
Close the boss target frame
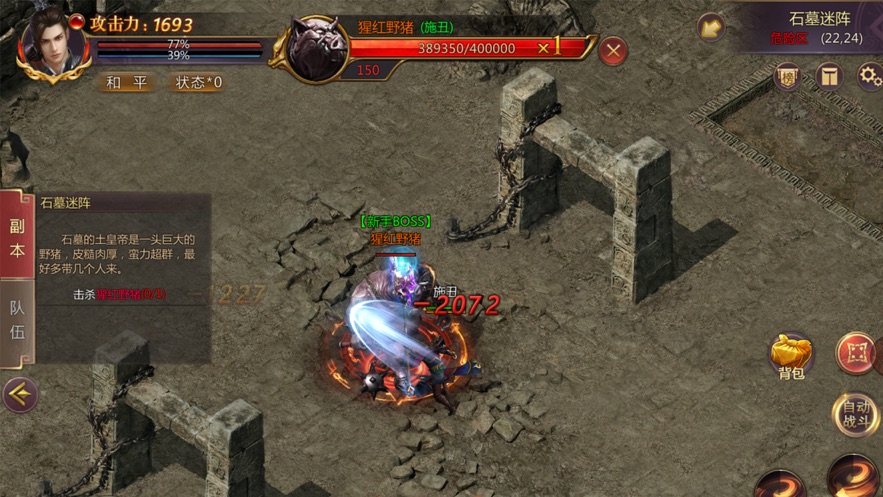tap(613, 50)
